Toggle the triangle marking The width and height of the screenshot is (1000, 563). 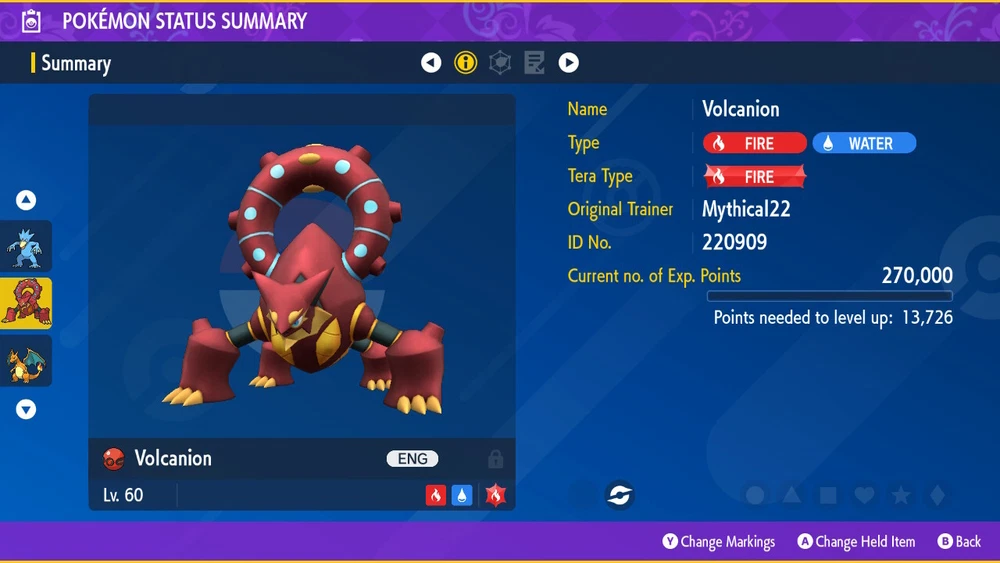point(792,495)
